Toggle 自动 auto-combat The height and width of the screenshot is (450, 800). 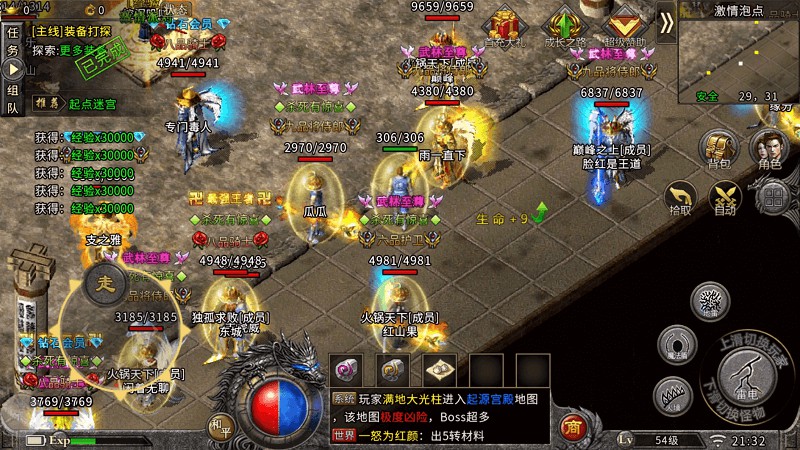point(725,197)
